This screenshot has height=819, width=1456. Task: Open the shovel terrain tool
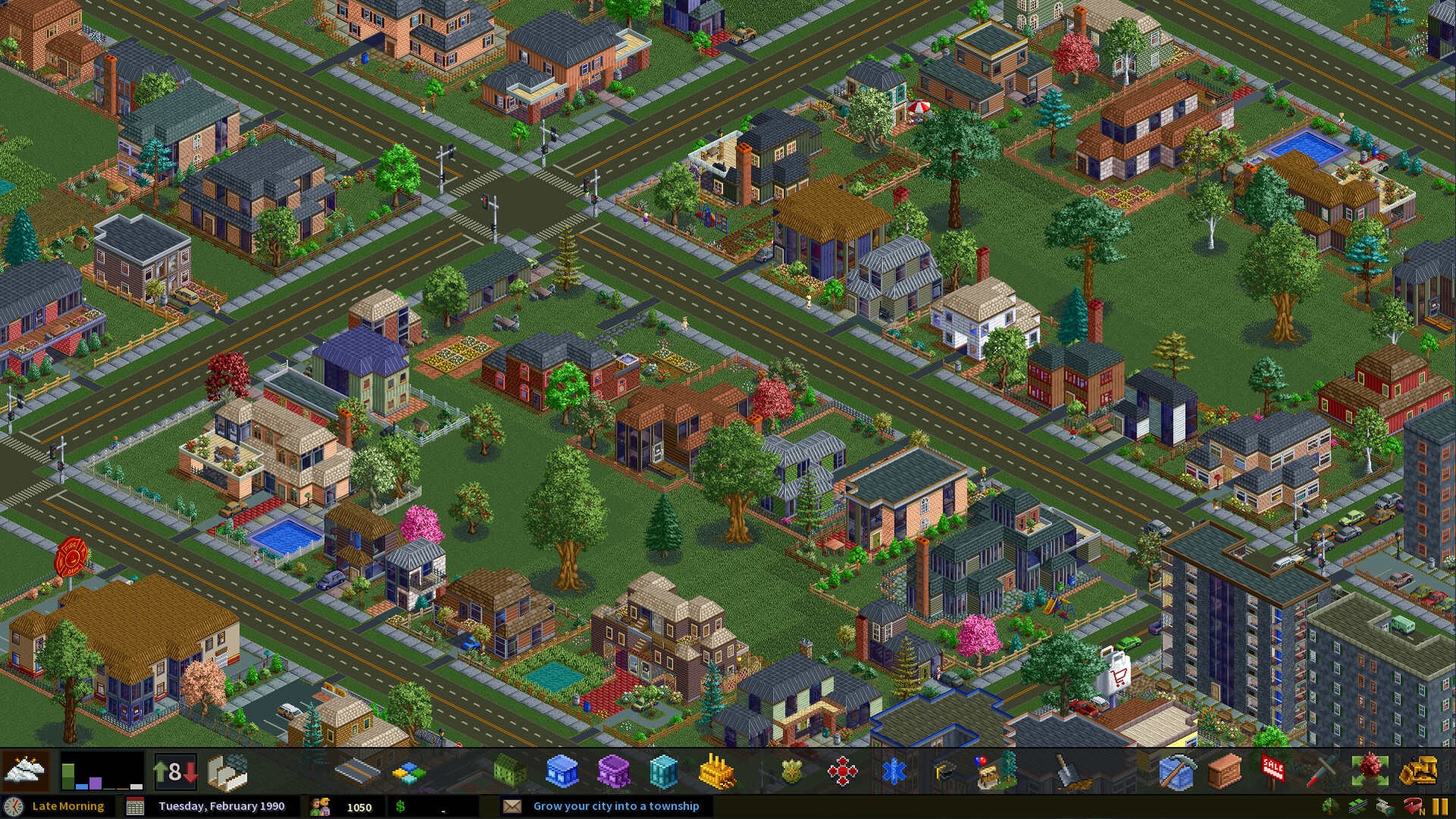click(x=1071, y=772)
